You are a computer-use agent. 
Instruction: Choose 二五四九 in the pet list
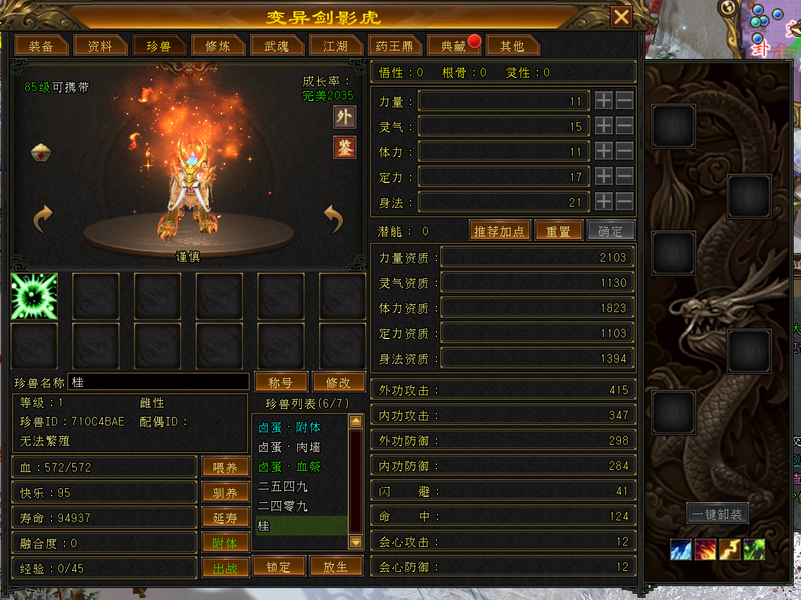[283, 486]
